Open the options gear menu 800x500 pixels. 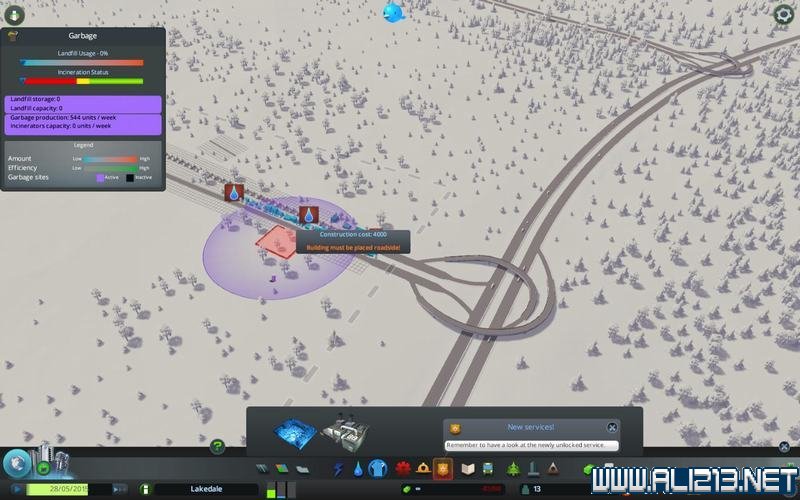[784, 14]
